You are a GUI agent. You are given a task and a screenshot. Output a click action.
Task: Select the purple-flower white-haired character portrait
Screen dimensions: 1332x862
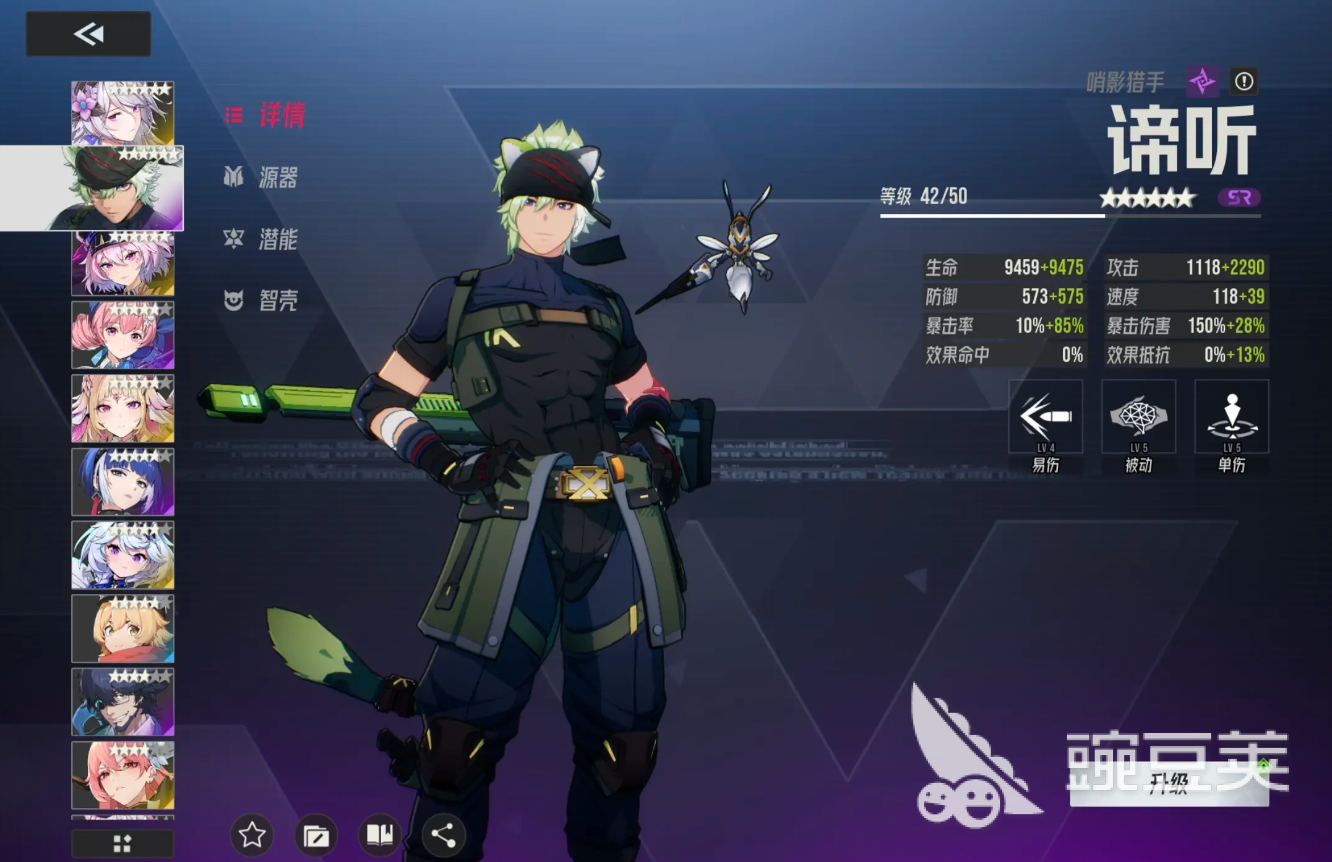click(122, 113)
